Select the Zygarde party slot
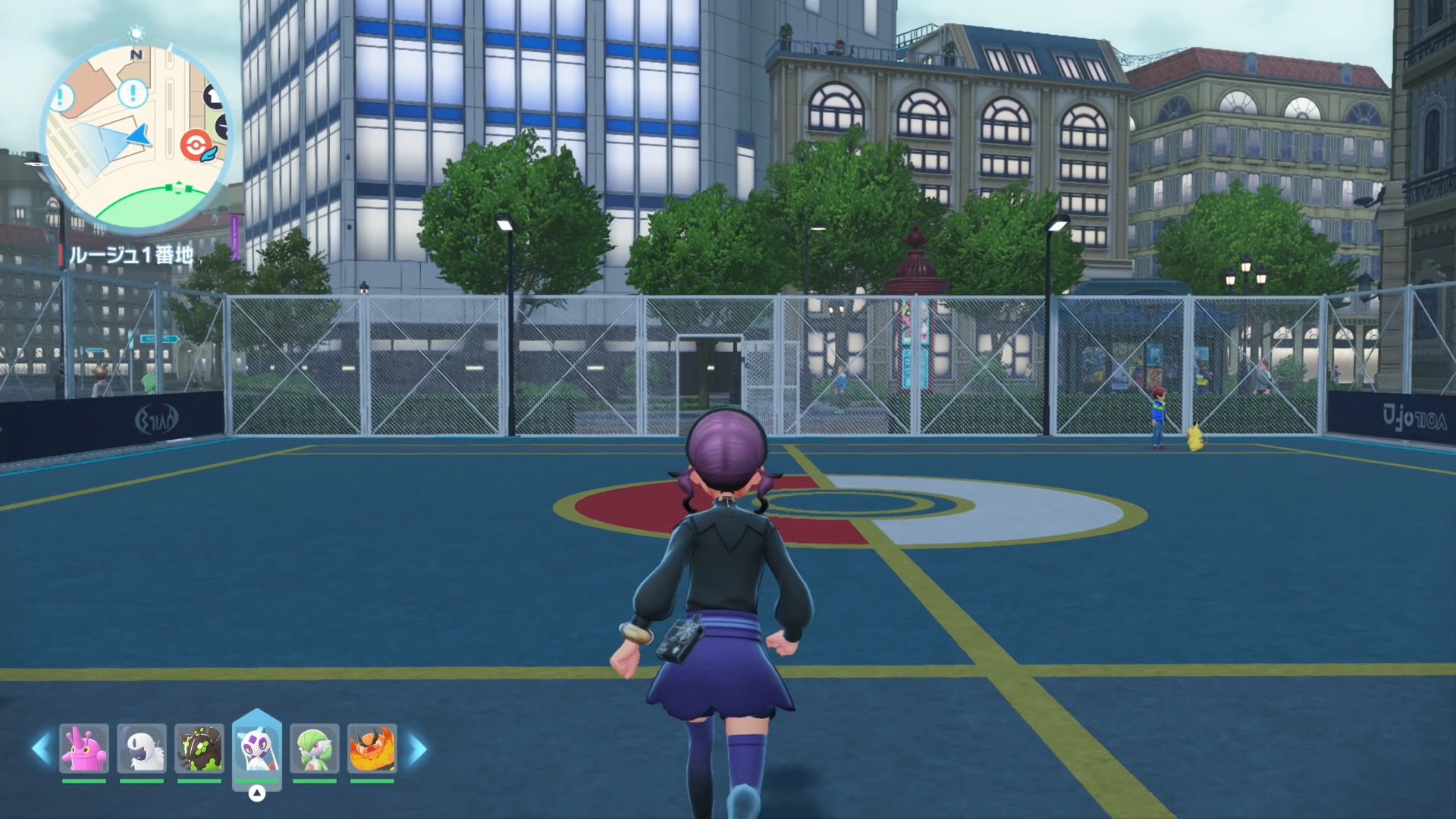 (x=199, y=748)
